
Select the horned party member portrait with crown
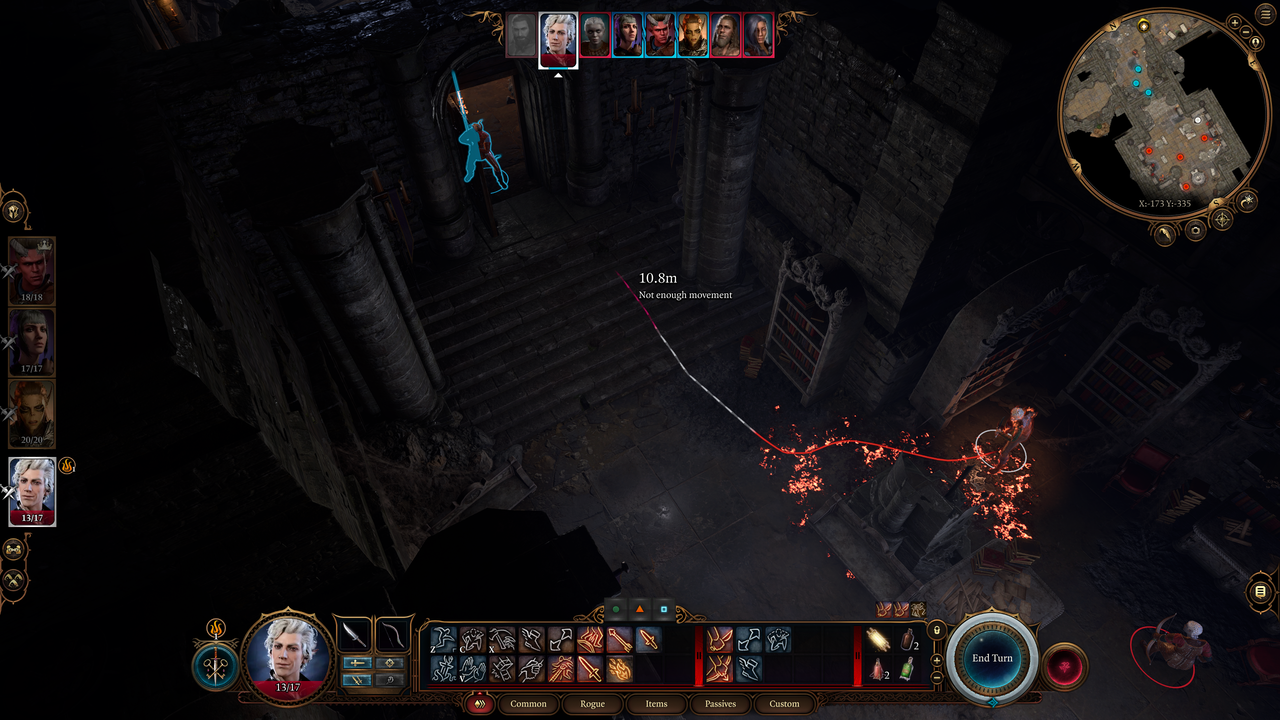32,270
